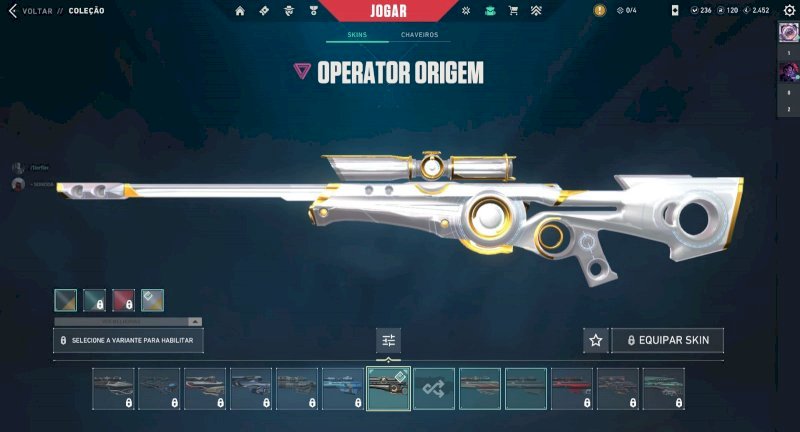Pick the blue Operator skin thumbnail
The height and width of the screenshot is (432, 800).
(342, 388)
